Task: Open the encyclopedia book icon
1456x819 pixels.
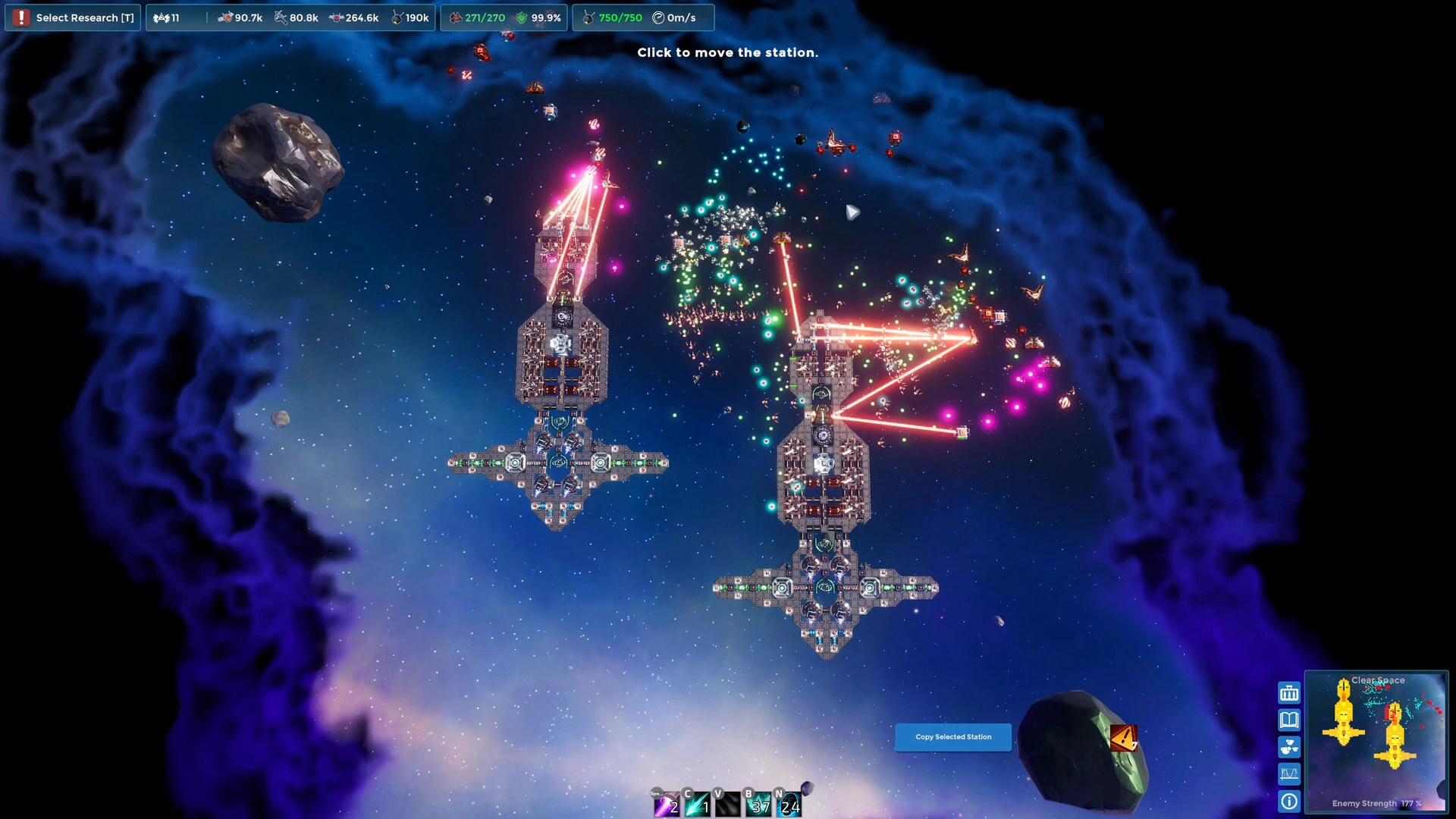Action: coord(1289,720)
